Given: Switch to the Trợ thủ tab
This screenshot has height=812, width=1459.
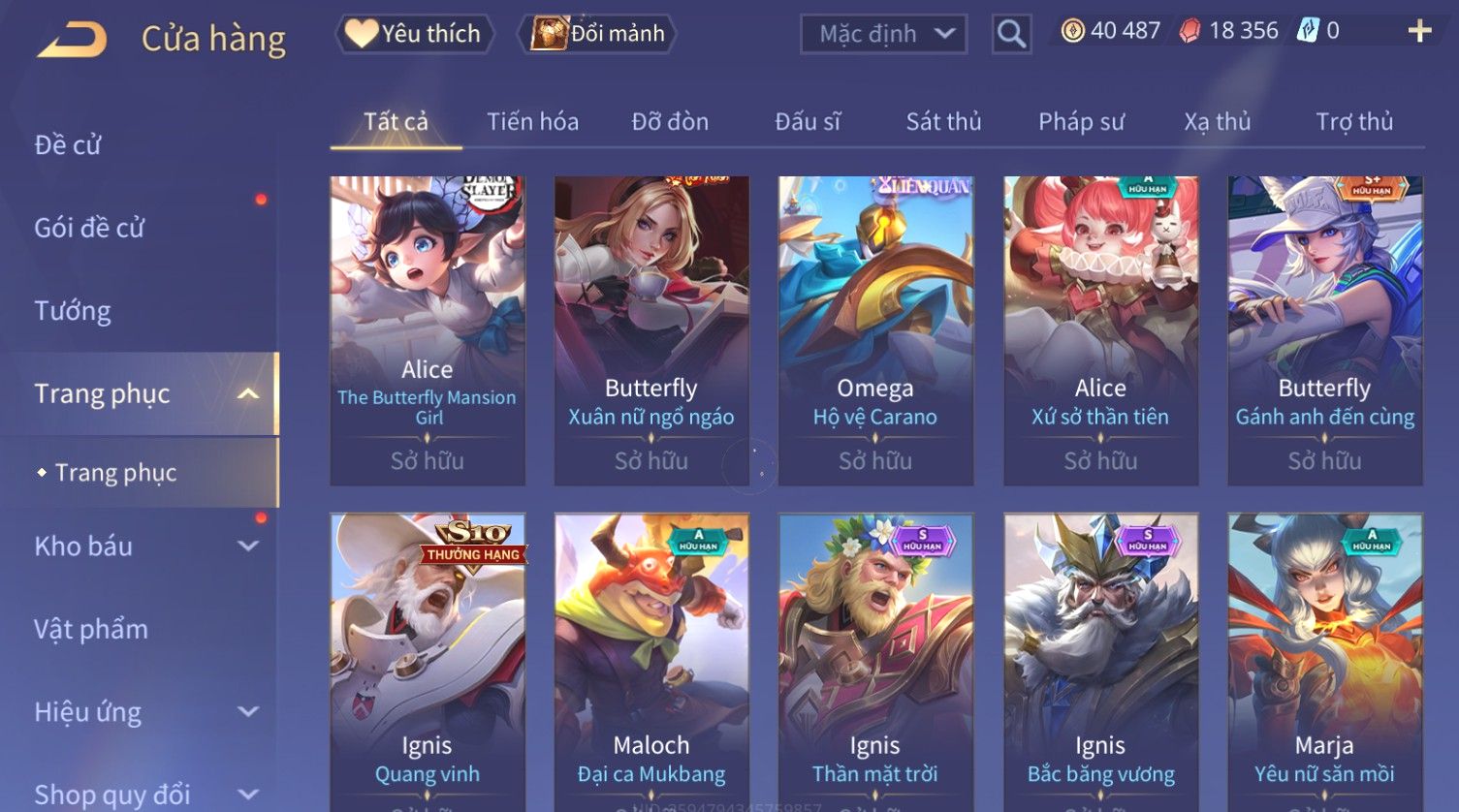Looking at the screenshot, I should [x=1353, y=122].
